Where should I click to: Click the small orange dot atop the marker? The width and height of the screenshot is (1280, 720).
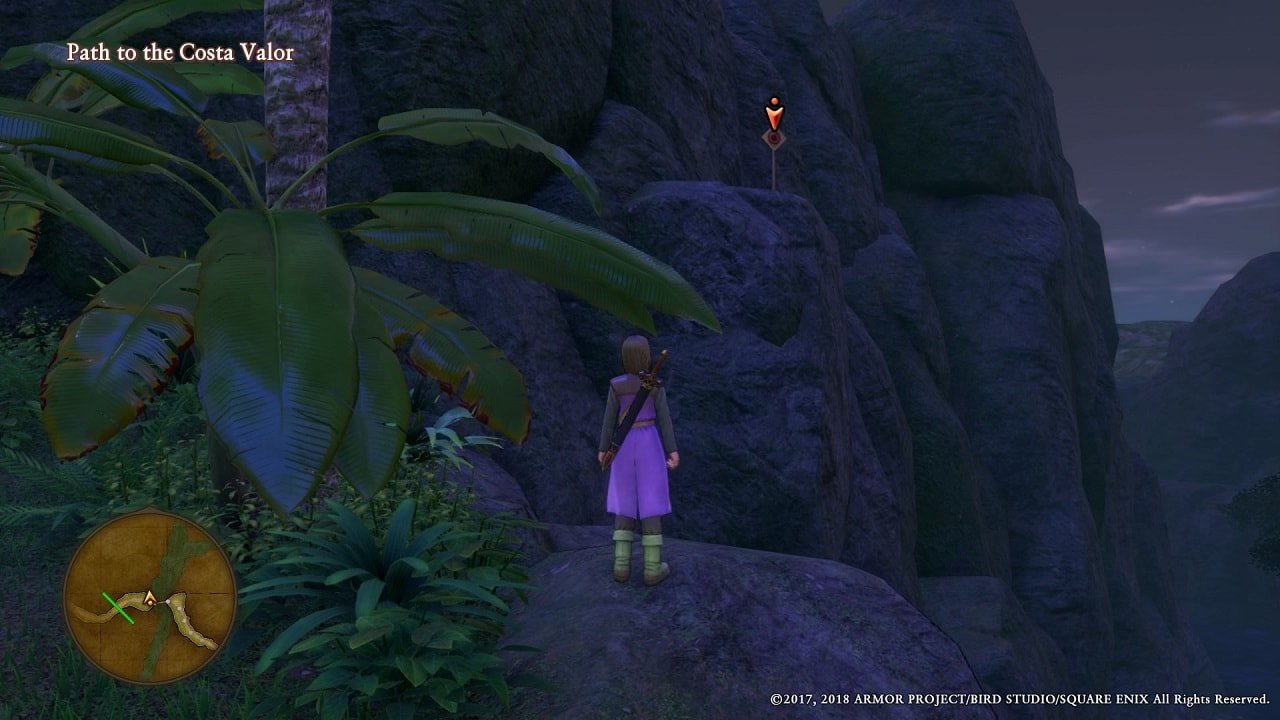(773, 101)
